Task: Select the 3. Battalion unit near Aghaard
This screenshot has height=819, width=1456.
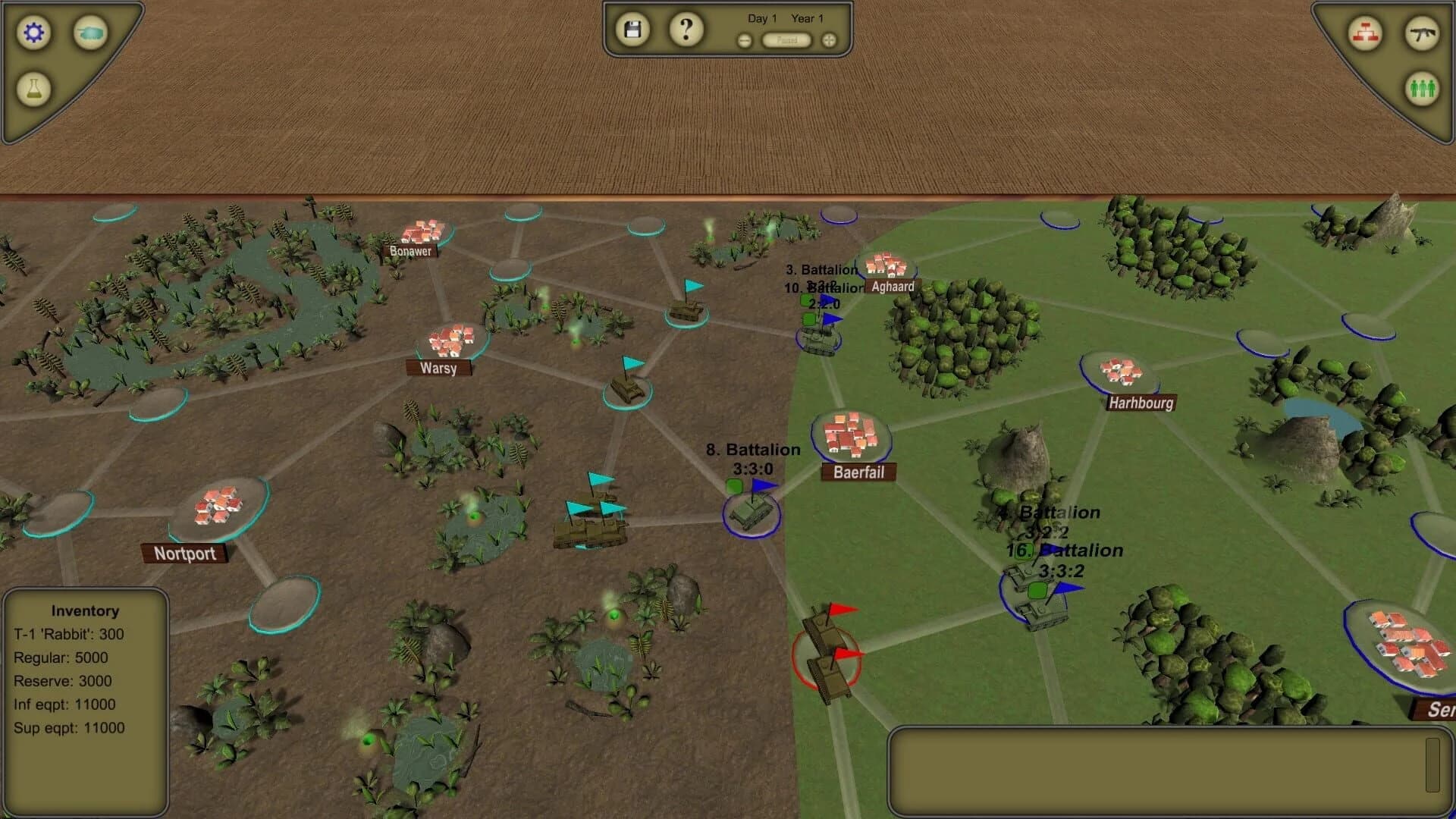Action: [819, 341]
